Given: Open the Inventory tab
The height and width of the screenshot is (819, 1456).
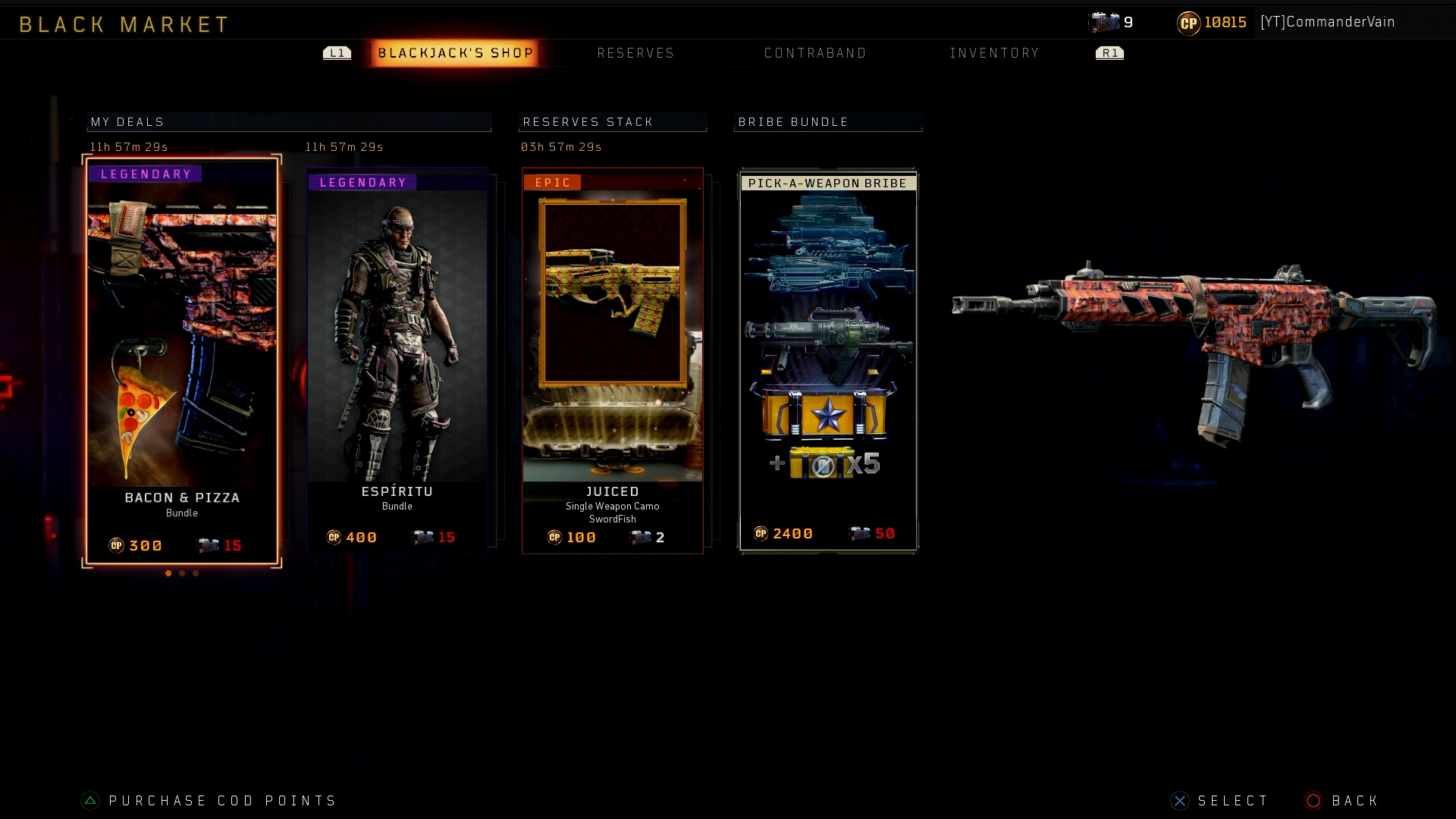Looking at the screenshot, I should (995, 53).
